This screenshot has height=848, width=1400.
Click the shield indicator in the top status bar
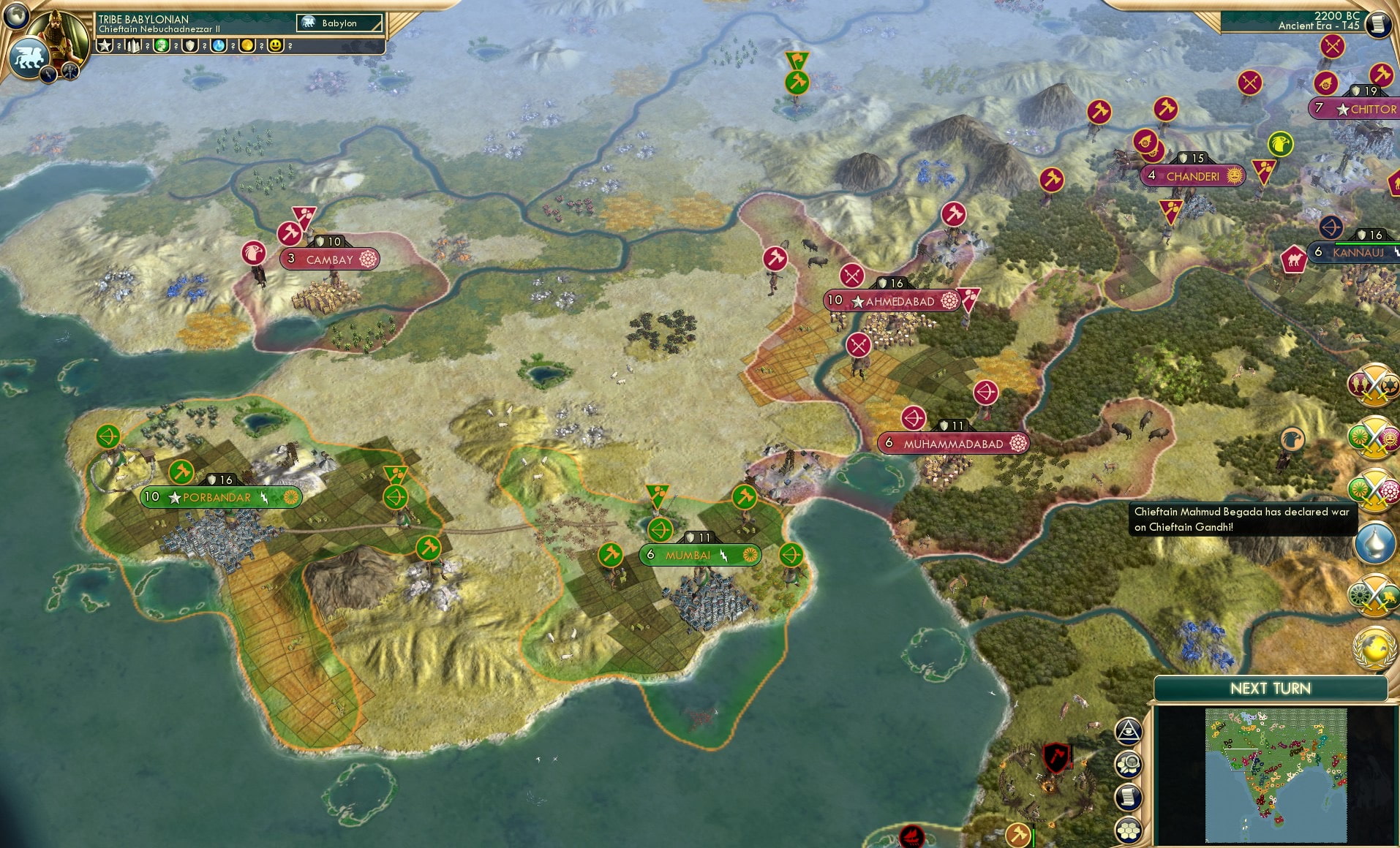coord(190,45)
